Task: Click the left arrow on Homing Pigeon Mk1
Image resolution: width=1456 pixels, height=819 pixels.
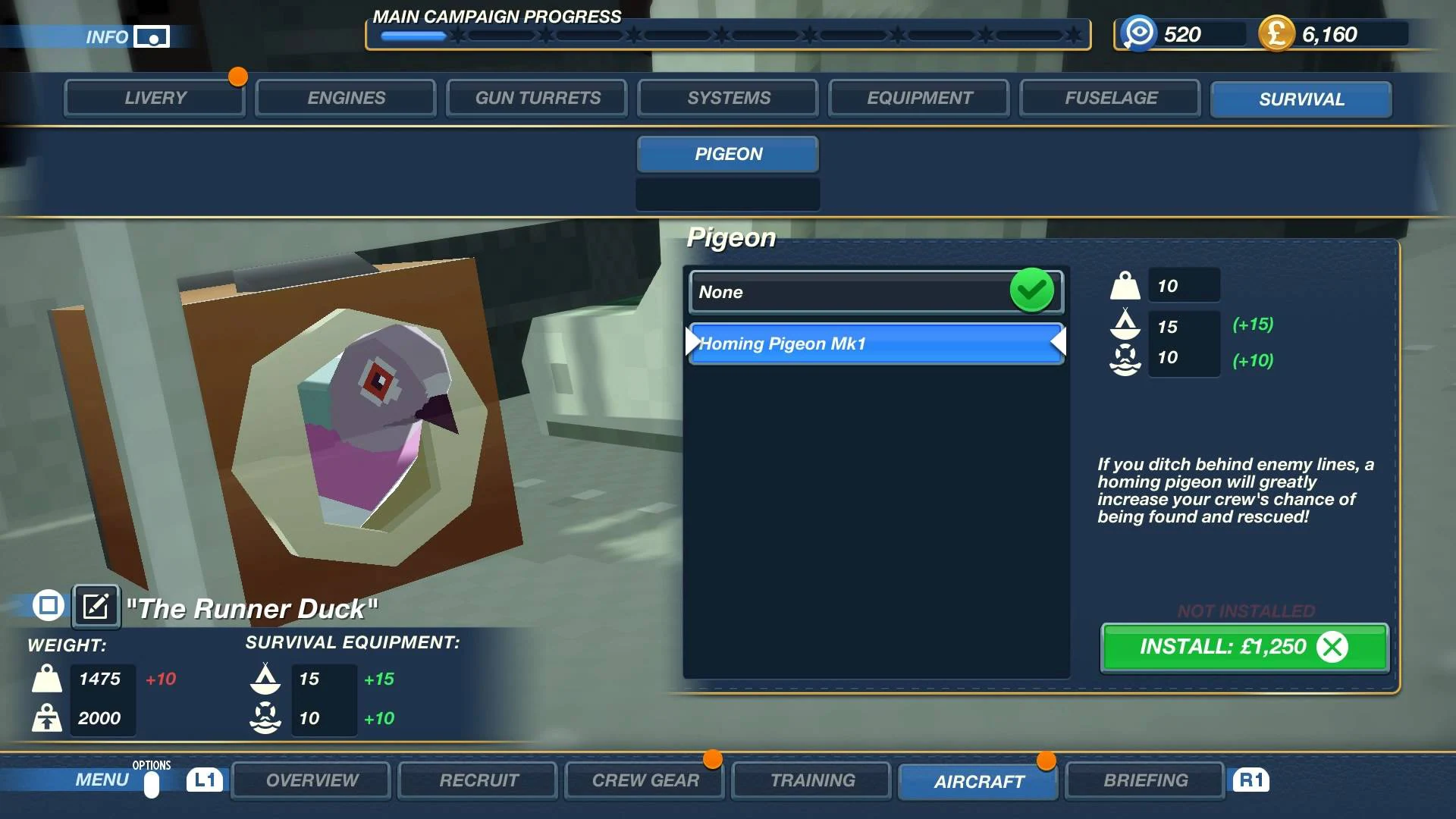Action: click(x=692, y=343)
